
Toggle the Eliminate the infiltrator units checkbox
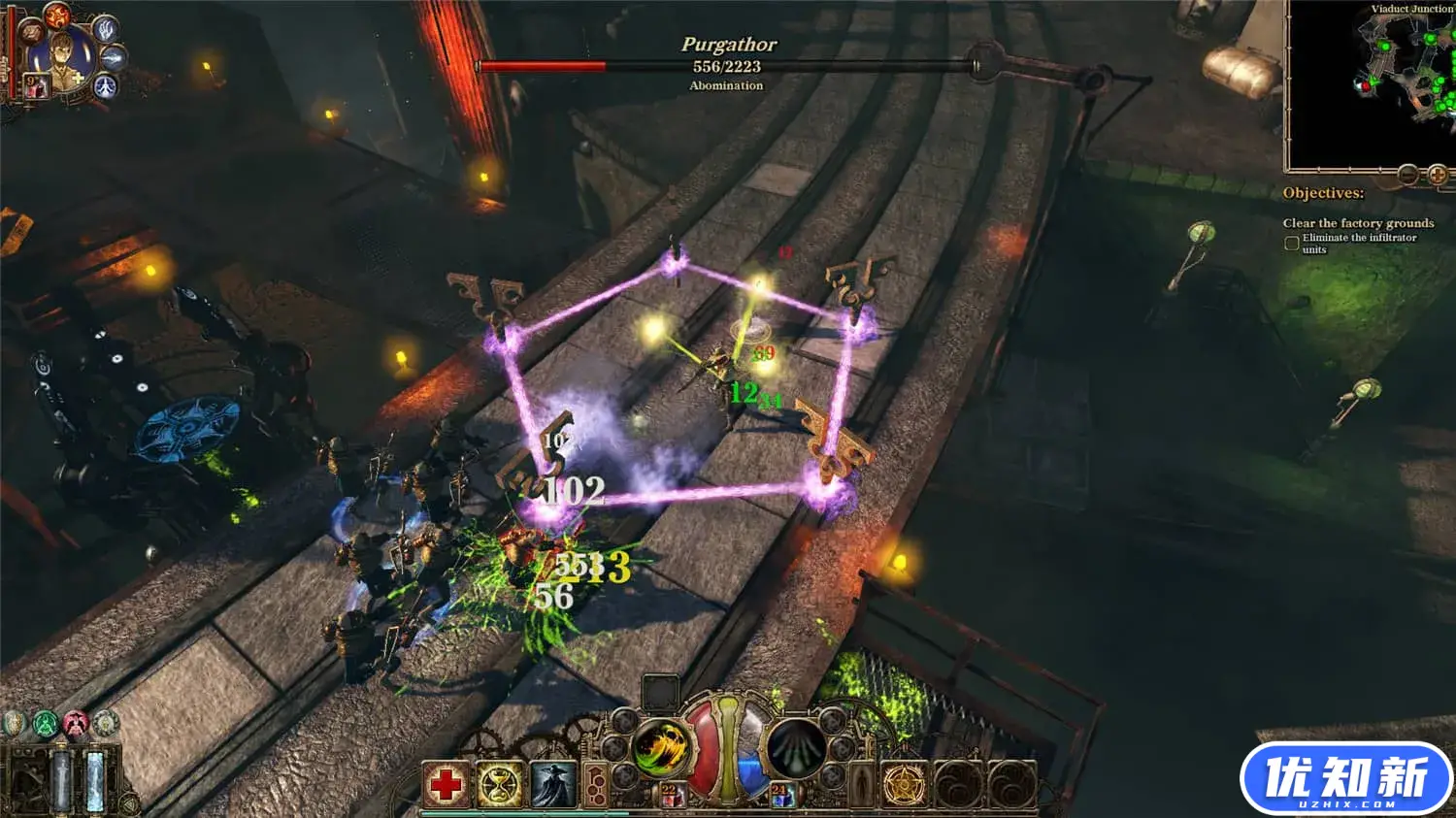pyautogui.click(x=1292, y=244)
